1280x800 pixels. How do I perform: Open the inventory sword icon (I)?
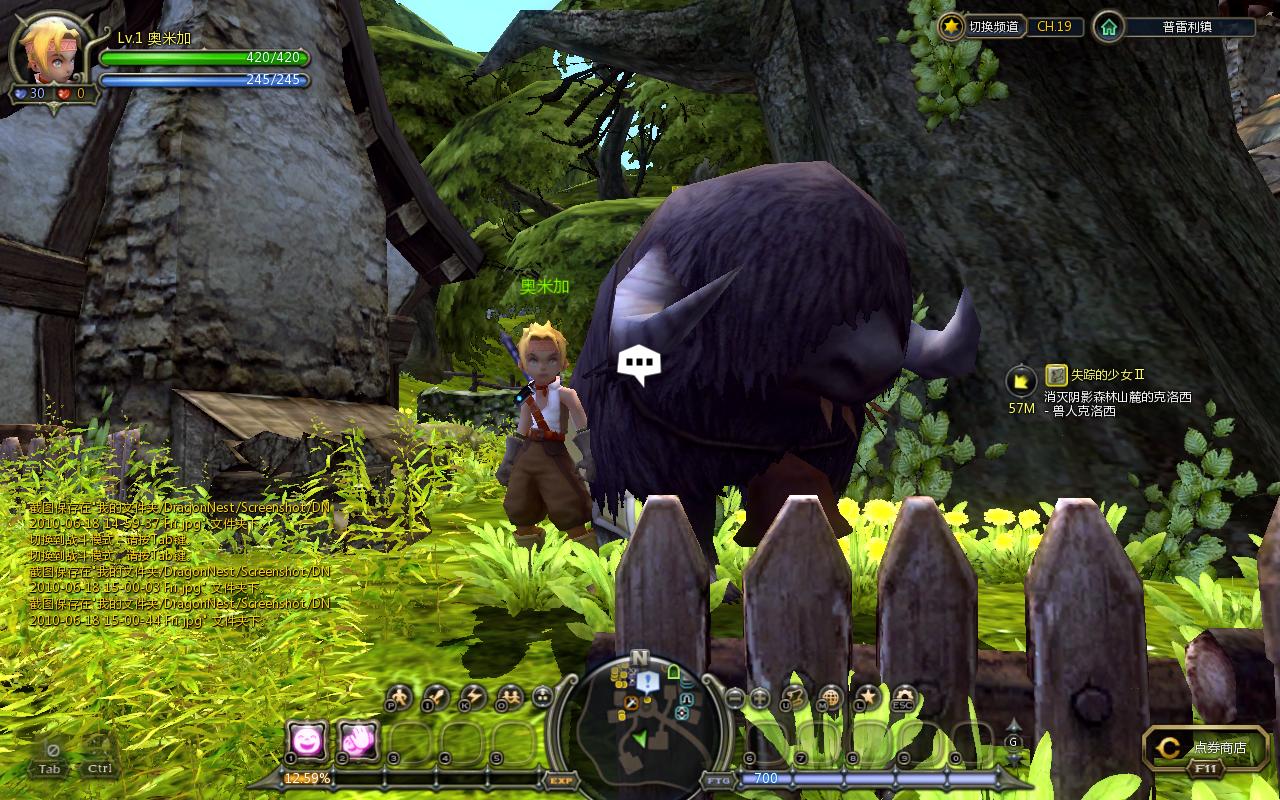tap(436, 697)
